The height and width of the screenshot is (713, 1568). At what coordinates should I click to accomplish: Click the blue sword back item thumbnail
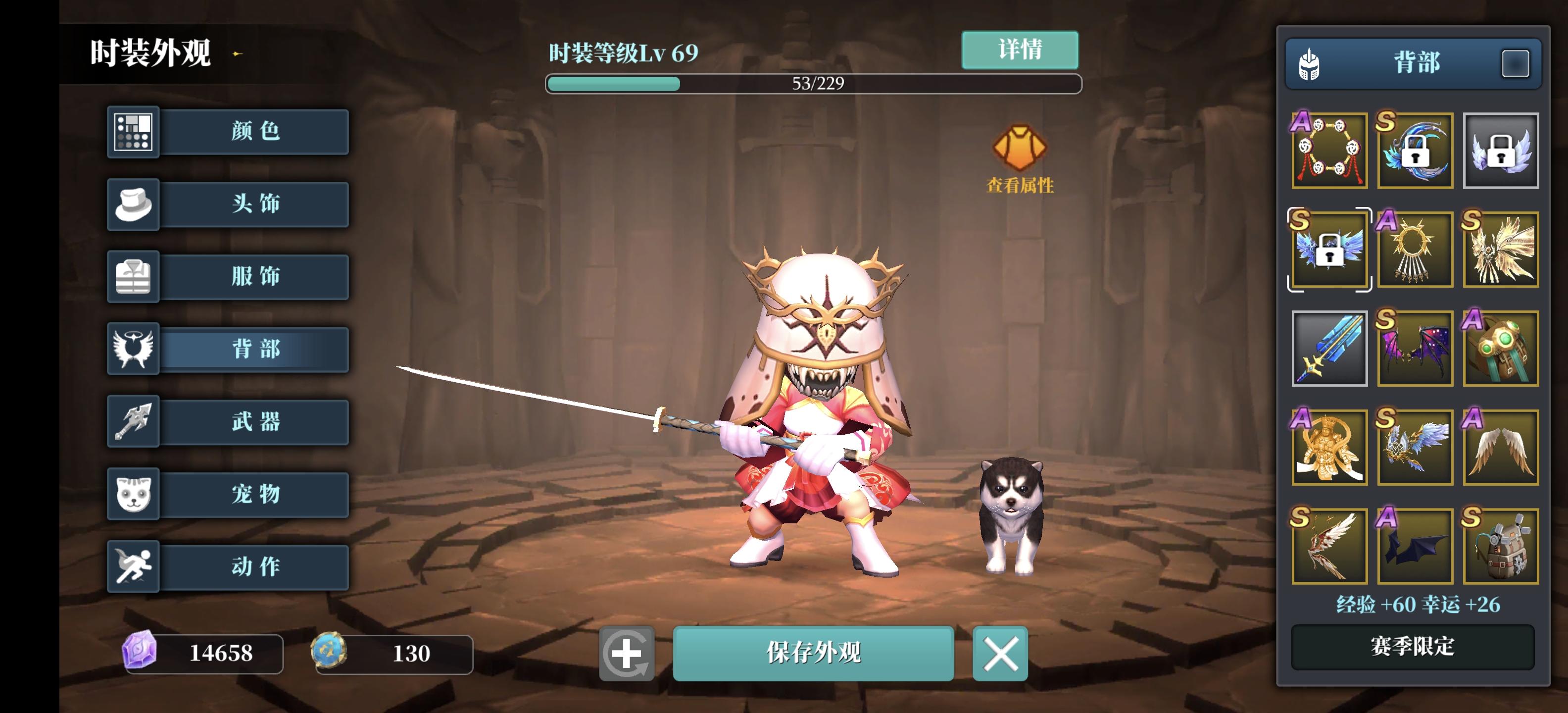coord(1329,348)
